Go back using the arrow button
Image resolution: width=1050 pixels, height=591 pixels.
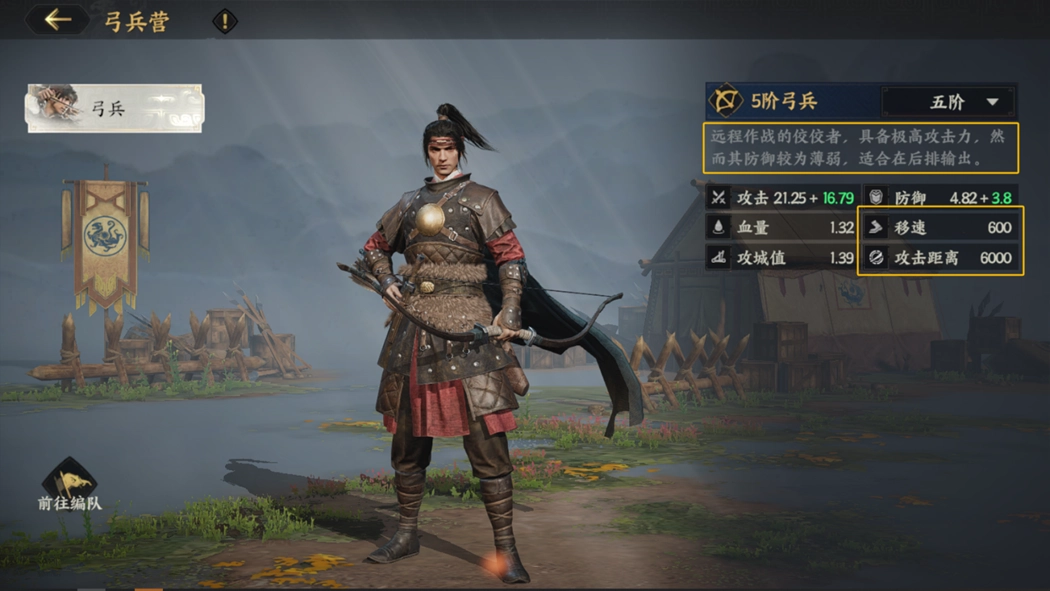point(57,20)
